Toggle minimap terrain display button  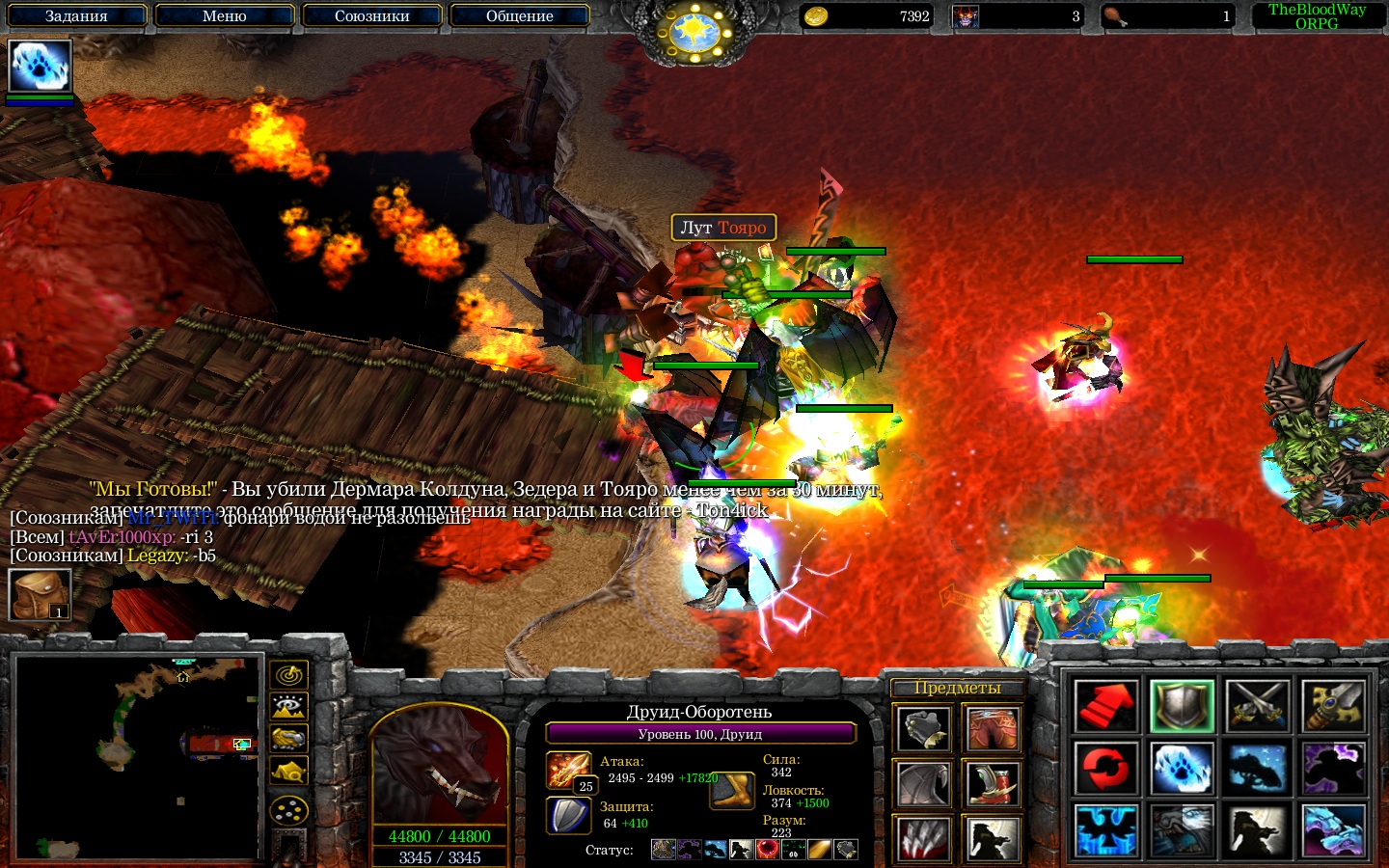pyautogui.click(x=288, y=707)
